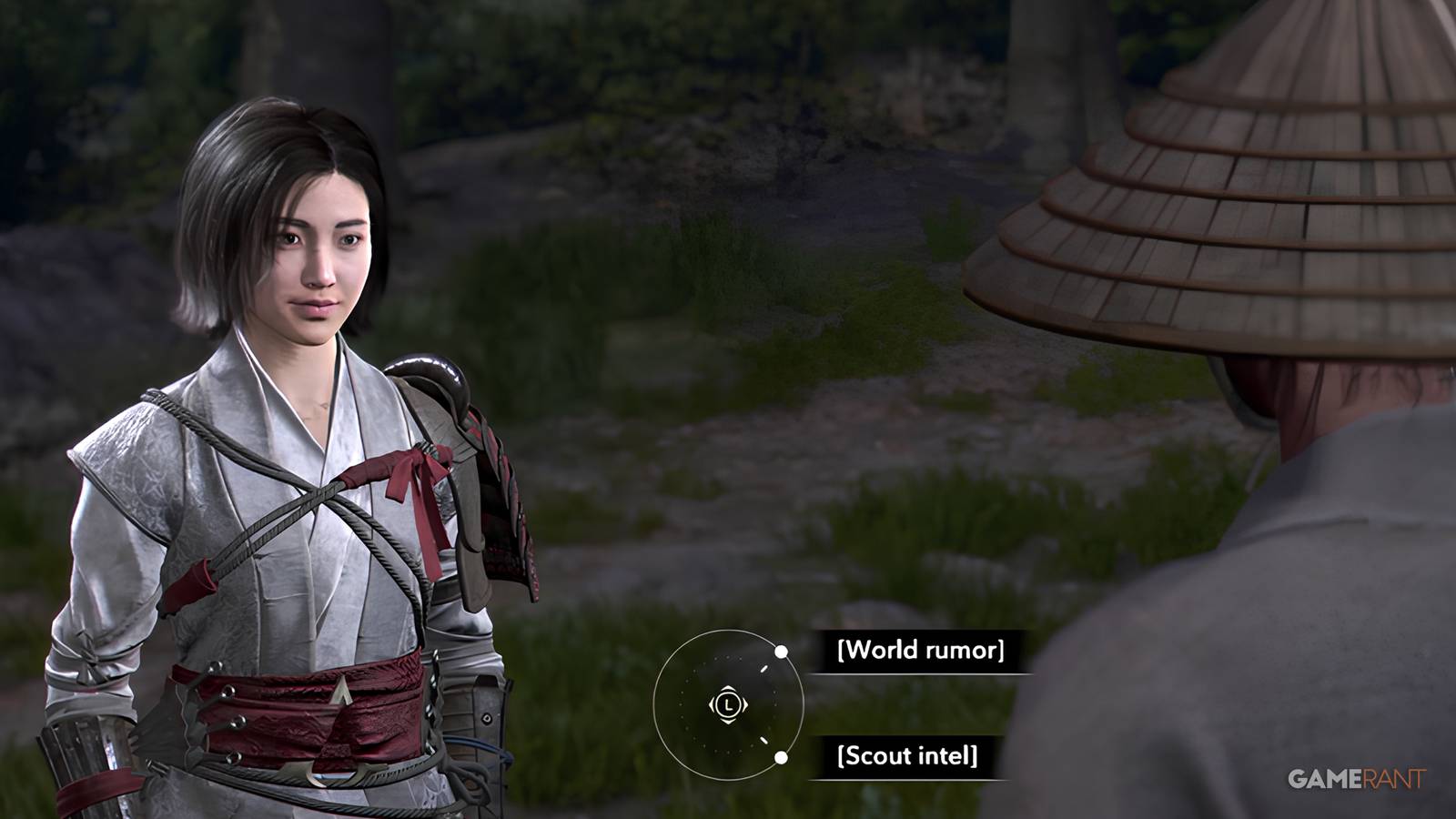Select the [Scout intel] dialogue option

[x=906, y=757]
